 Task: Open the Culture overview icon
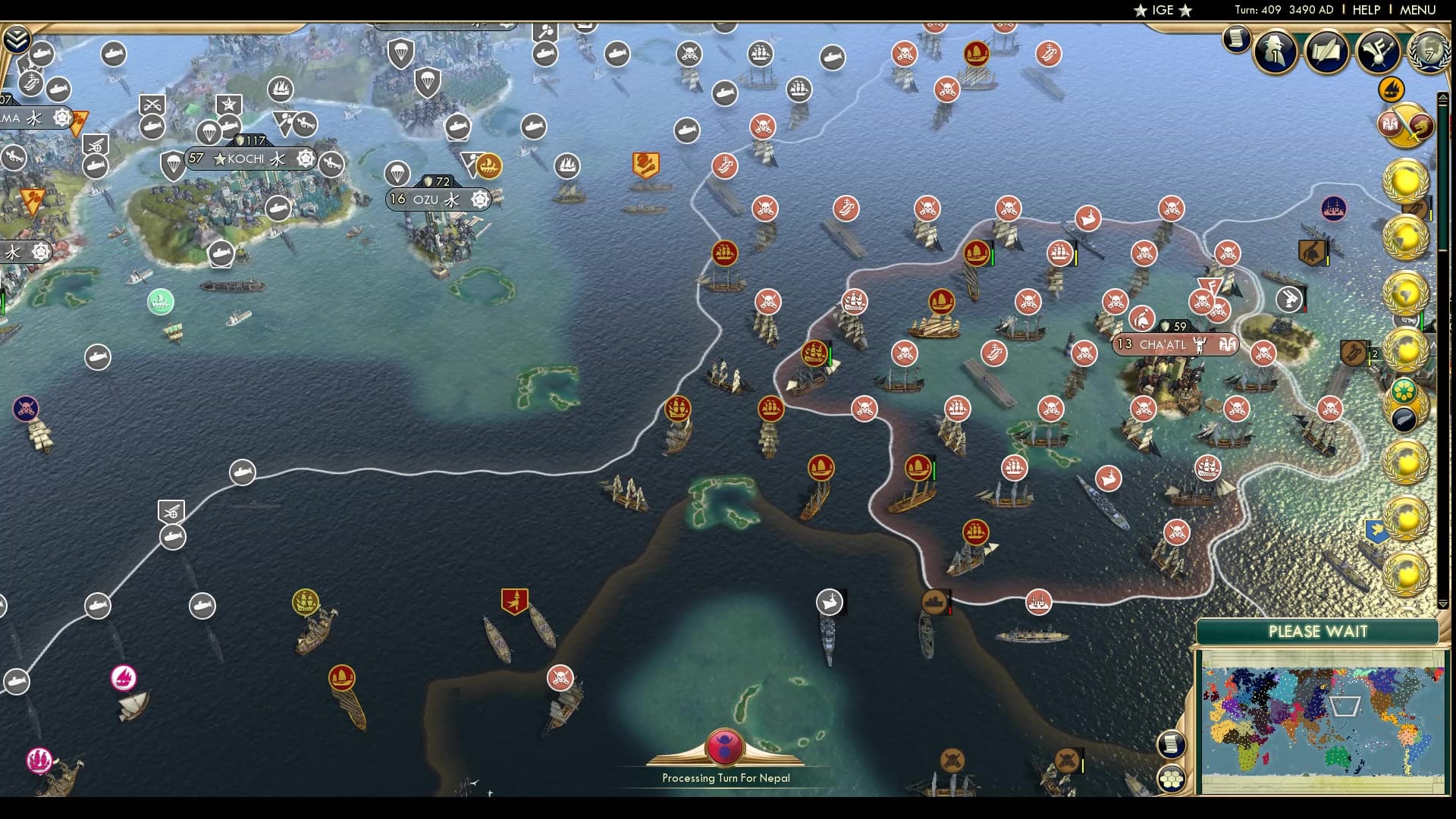coord(1378,53)
